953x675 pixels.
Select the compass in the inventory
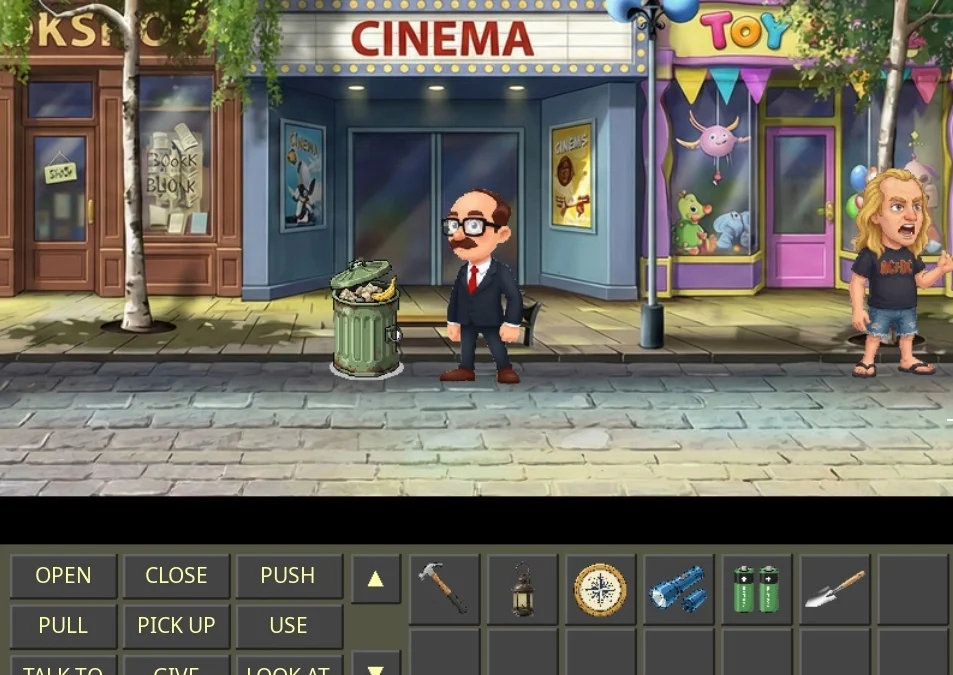(600, 589)
